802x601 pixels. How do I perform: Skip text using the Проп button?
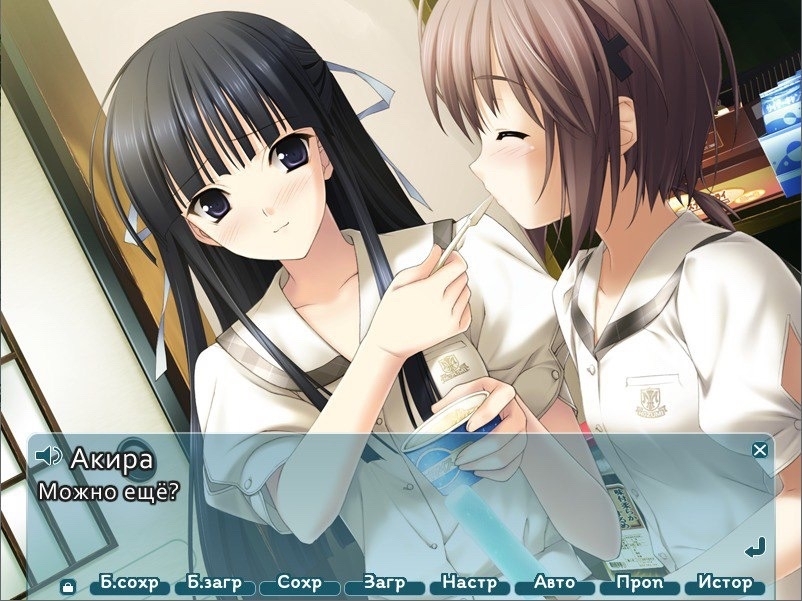pyautogui.click(x=639, y=583)
